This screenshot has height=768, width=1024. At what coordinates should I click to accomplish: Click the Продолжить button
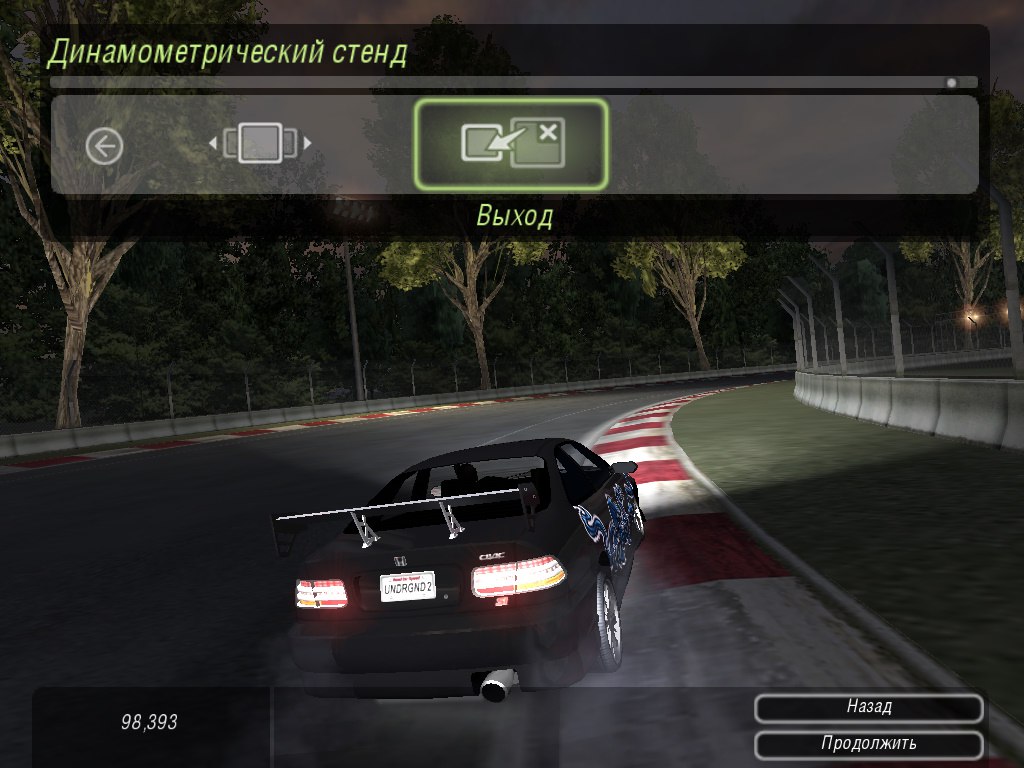coord(868,744)
